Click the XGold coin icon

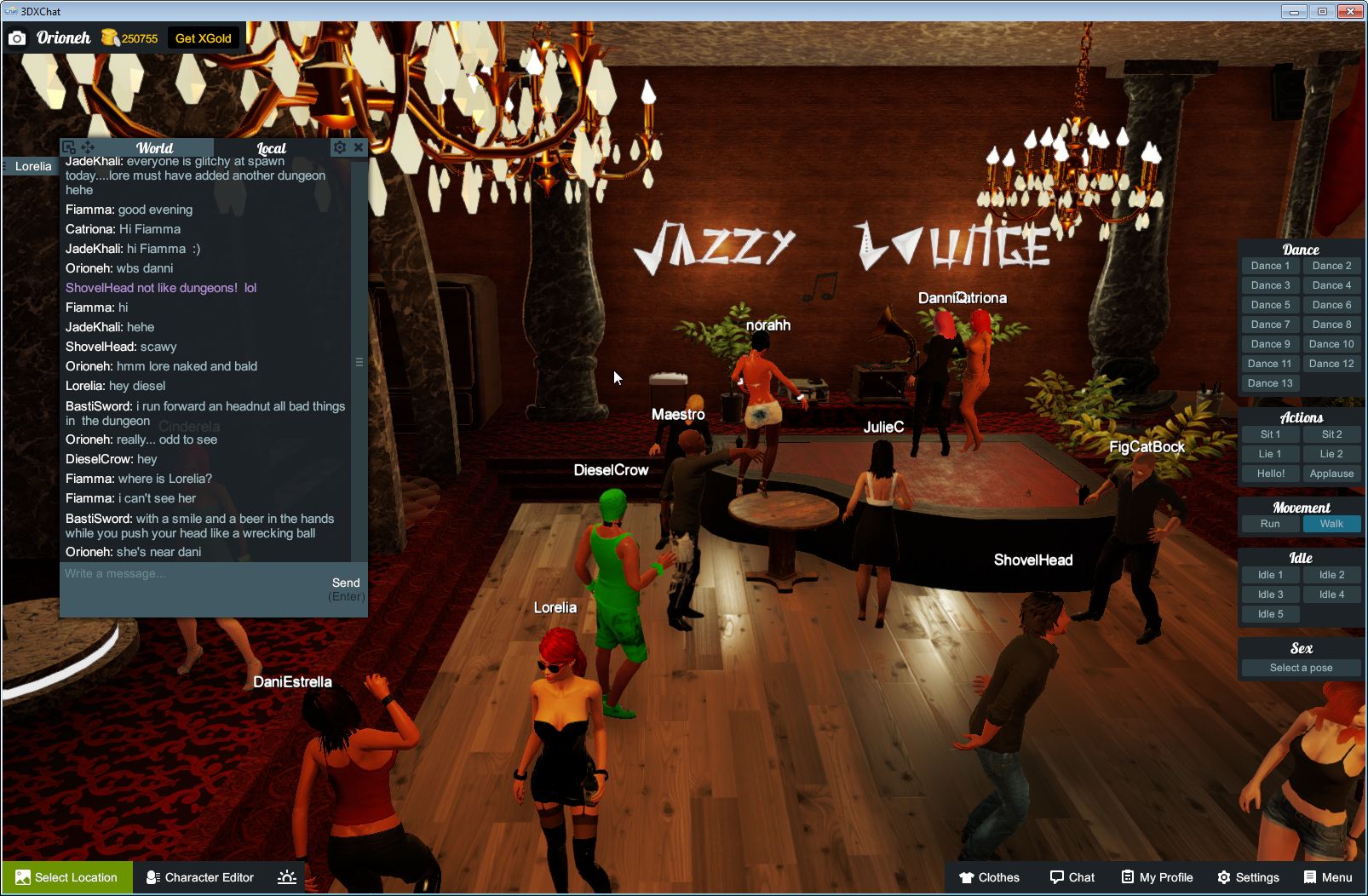108,37
